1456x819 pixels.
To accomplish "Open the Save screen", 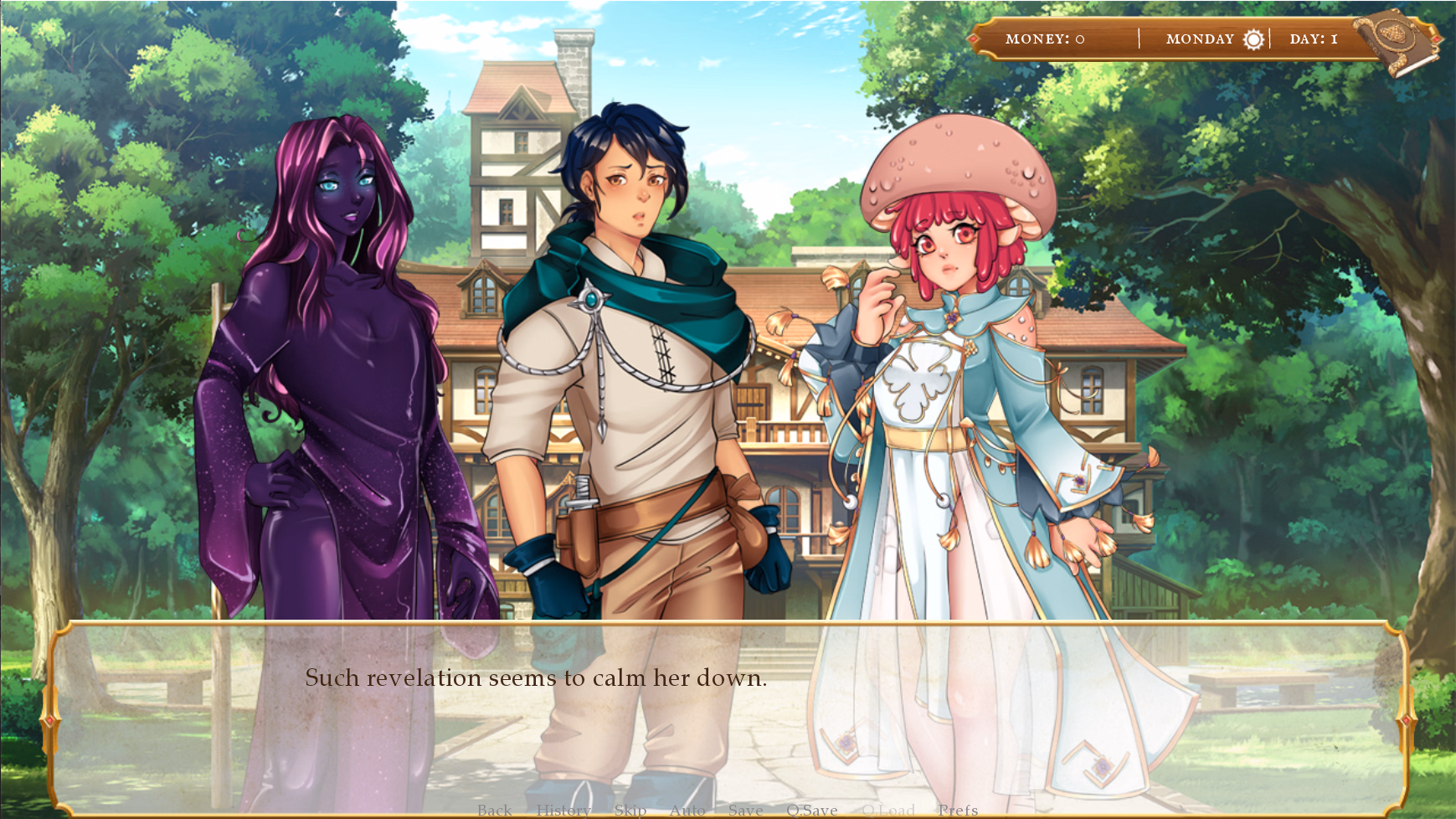I will click(744, 810).
